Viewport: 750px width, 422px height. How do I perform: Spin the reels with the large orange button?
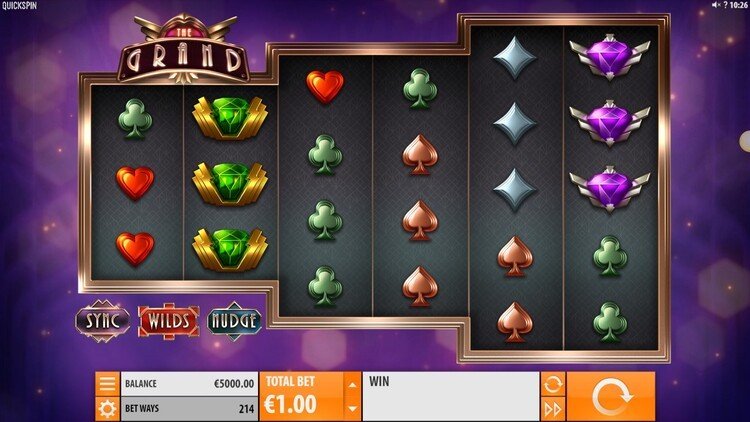point(611,396)
